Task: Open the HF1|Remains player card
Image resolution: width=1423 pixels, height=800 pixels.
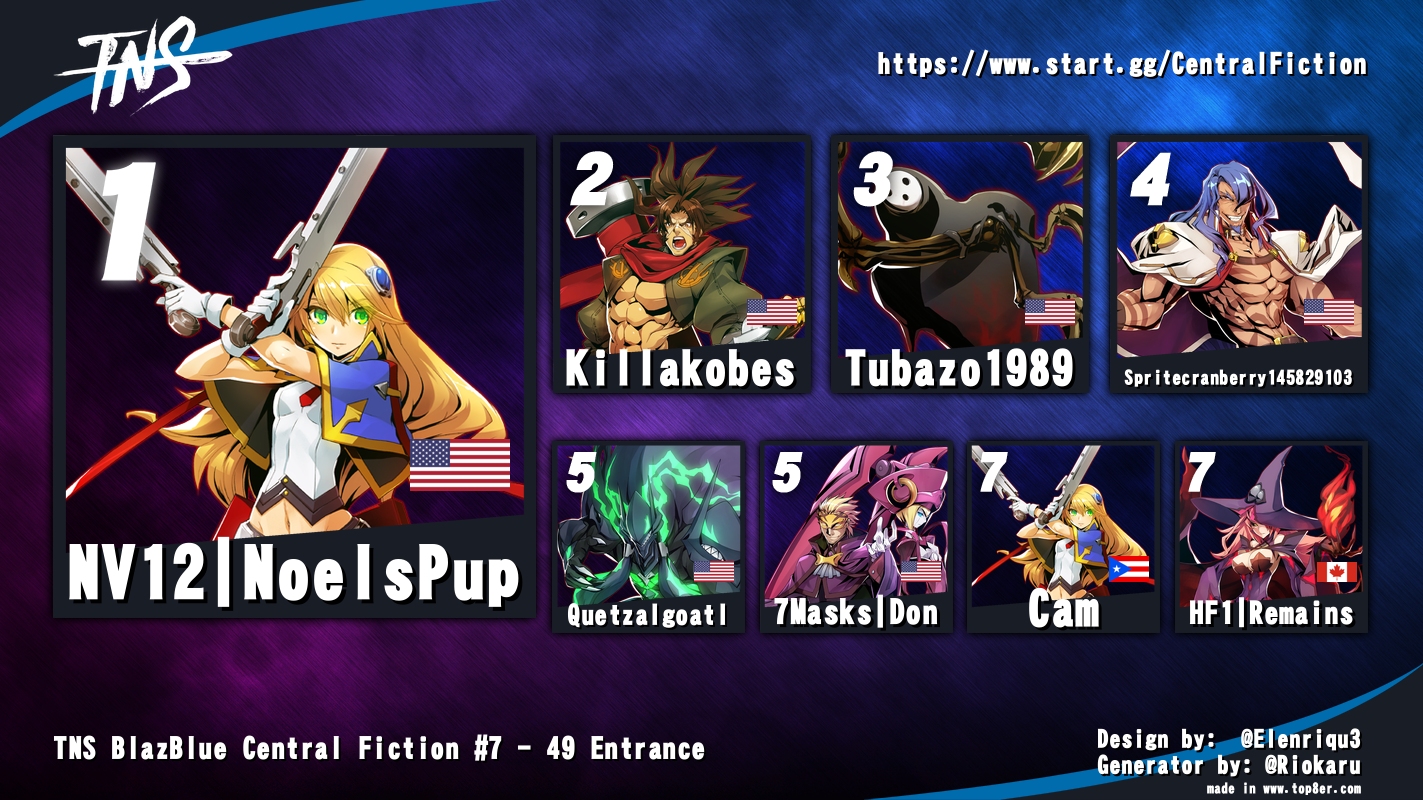Action: click(1271, 537)
